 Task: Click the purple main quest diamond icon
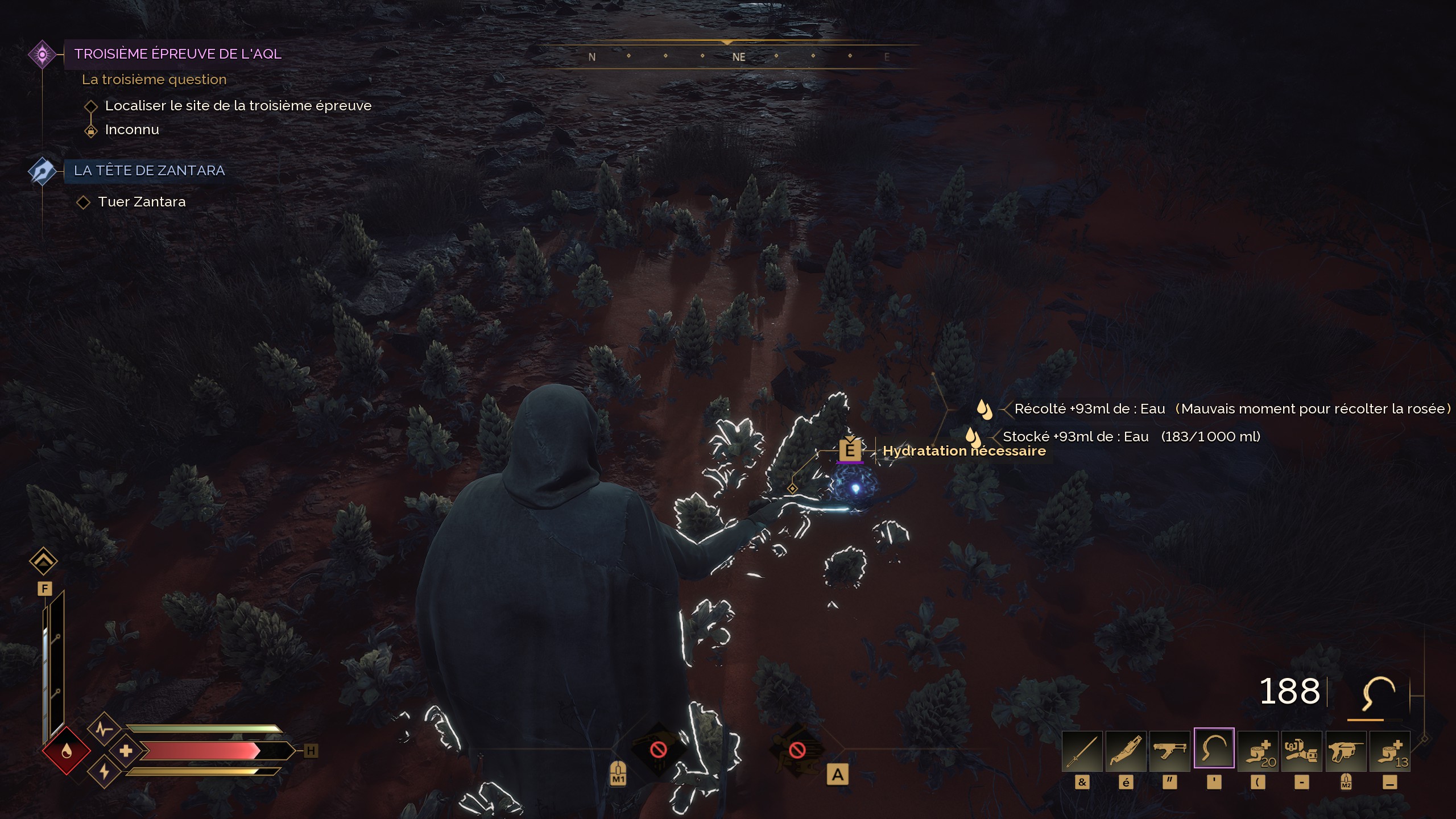coord(42,55)
